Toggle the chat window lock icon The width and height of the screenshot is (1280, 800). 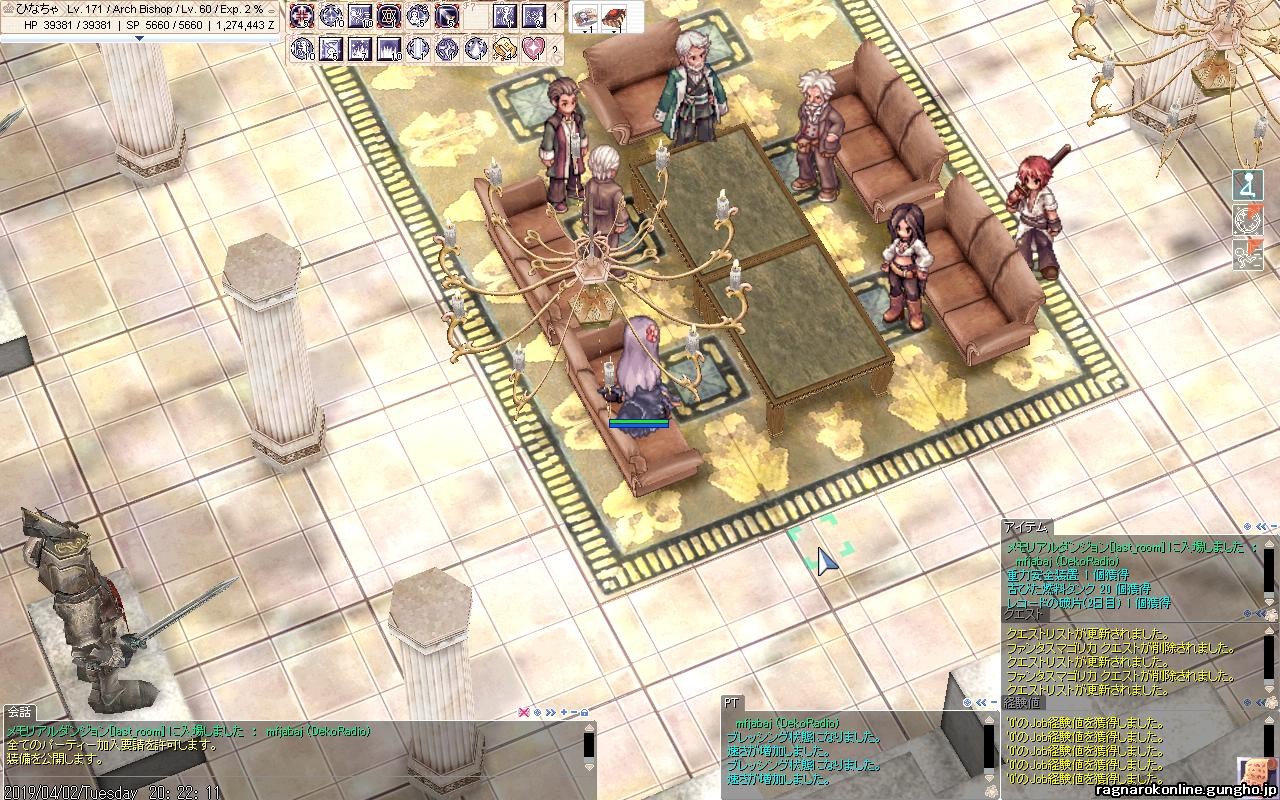tap(584, 712)
